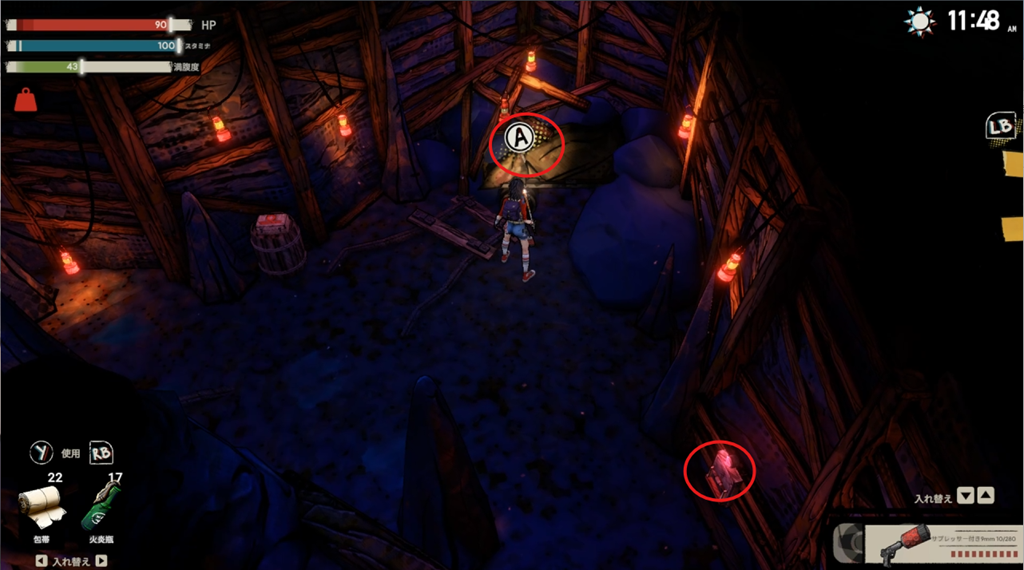Select the bandage item slot

pyautogui.click(x=42, y=508)
